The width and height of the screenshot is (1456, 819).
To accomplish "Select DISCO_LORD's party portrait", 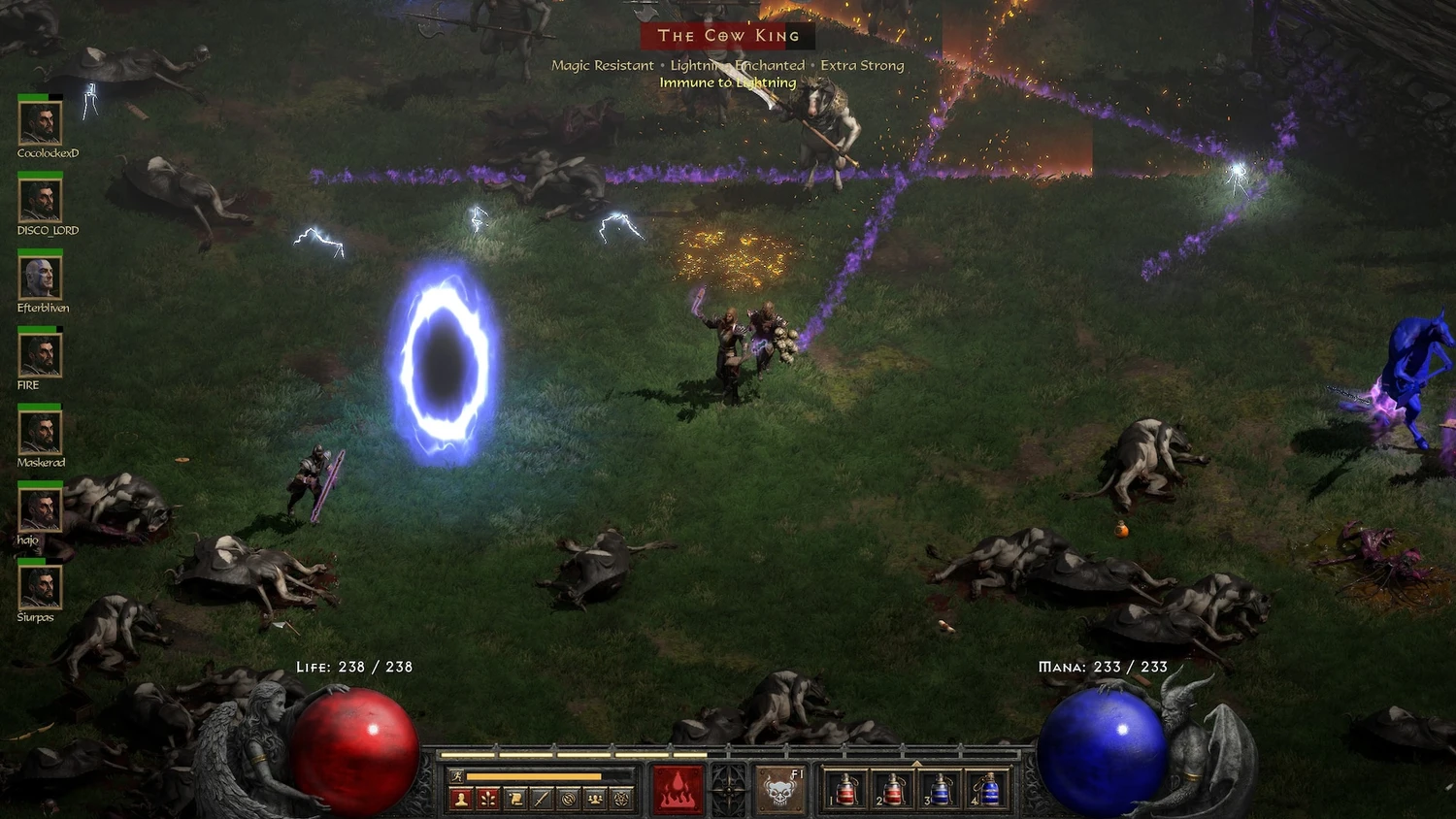I will (40, 201).
